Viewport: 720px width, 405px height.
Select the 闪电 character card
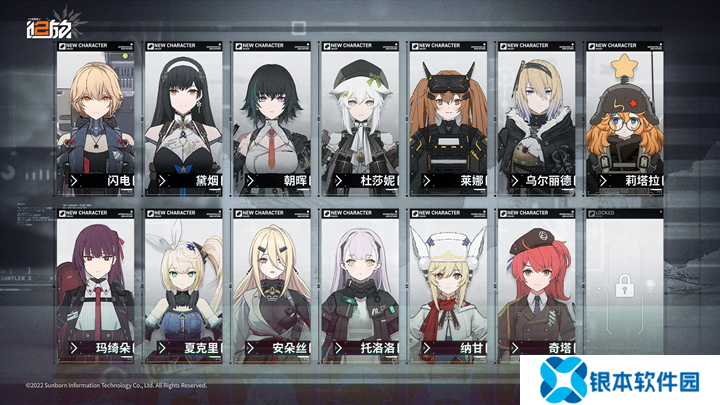95,118
